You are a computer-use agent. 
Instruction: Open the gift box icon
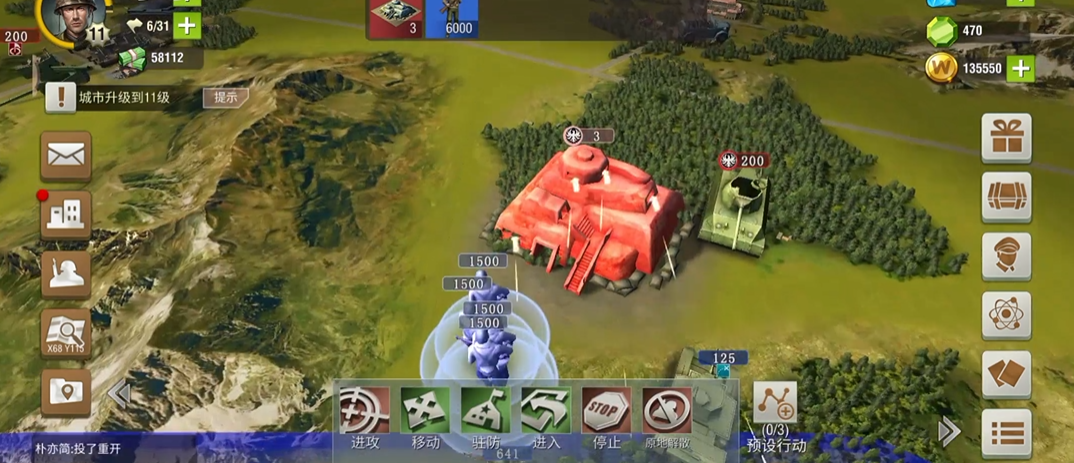click(1006, 138)
